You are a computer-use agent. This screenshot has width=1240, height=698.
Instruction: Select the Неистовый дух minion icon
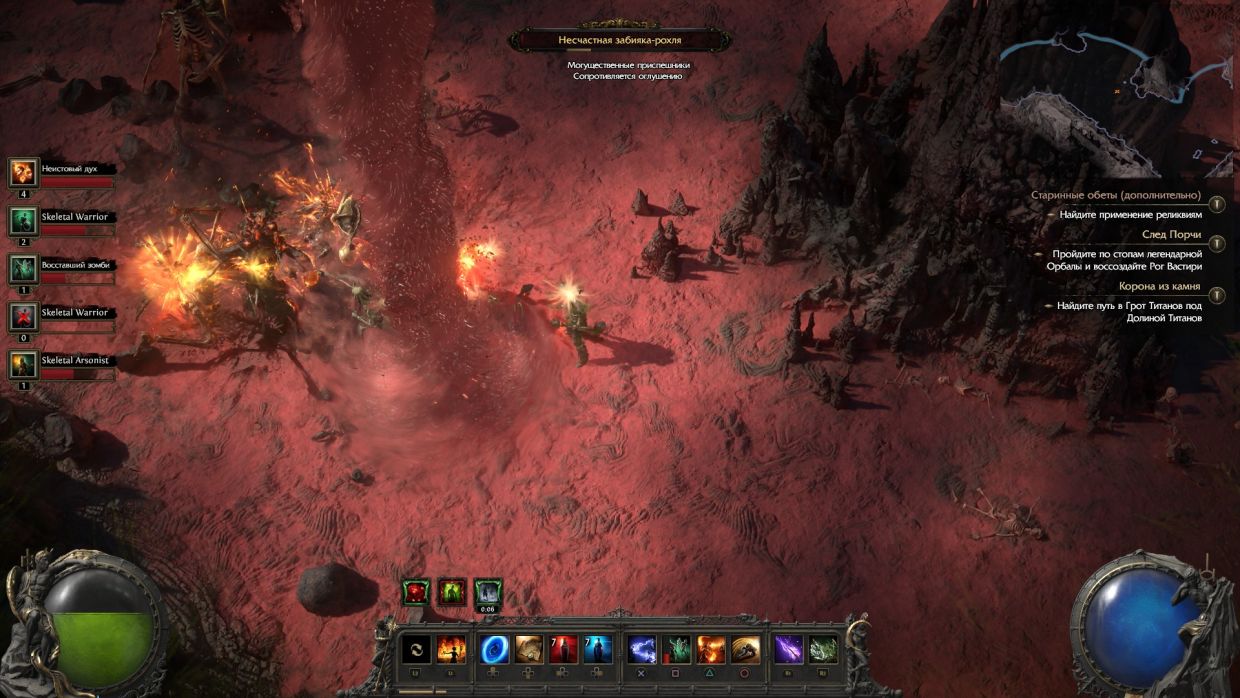tap(23, 173)
